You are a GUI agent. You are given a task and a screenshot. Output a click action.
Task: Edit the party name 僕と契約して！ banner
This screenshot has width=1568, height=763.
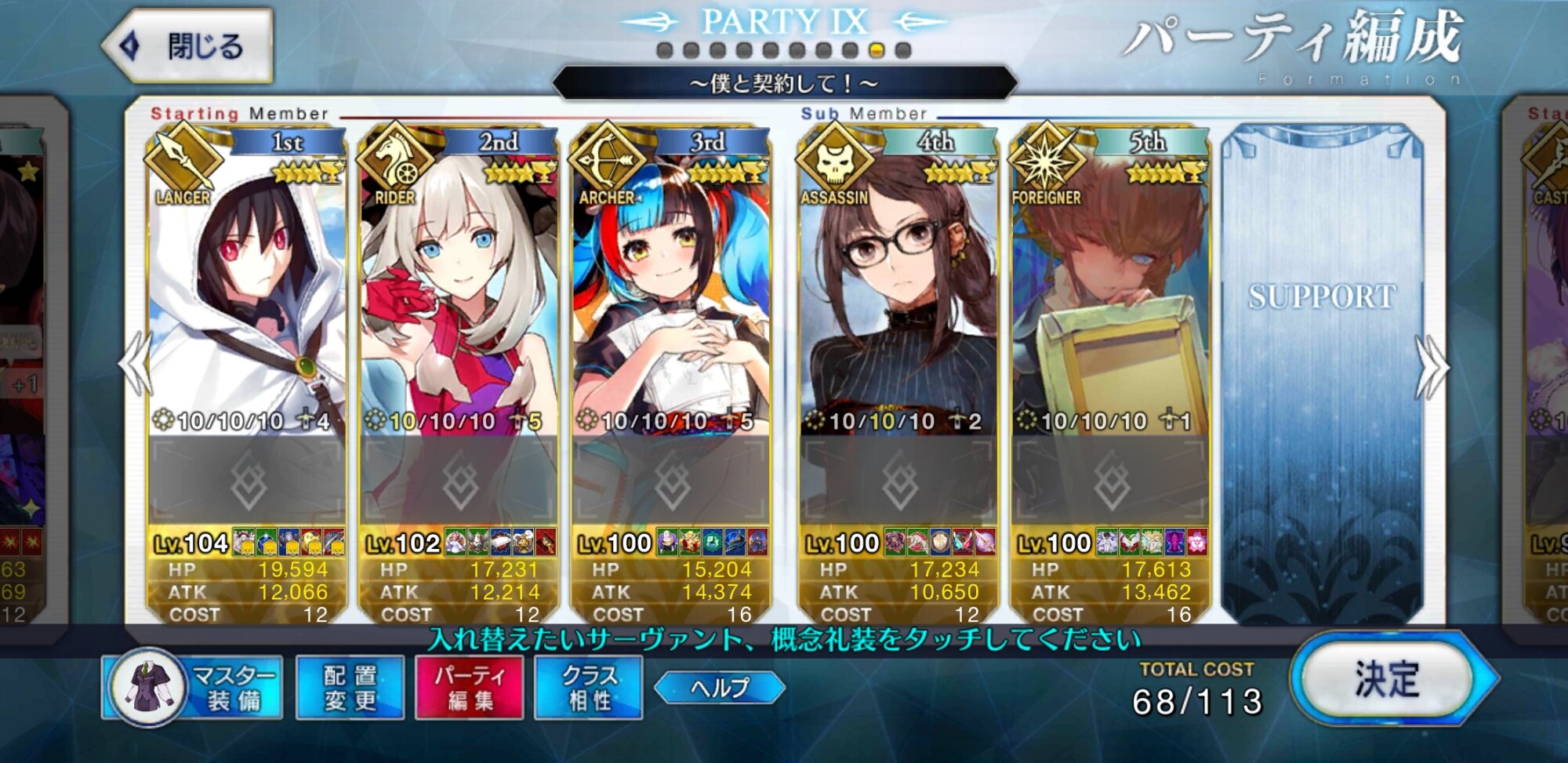784,83
